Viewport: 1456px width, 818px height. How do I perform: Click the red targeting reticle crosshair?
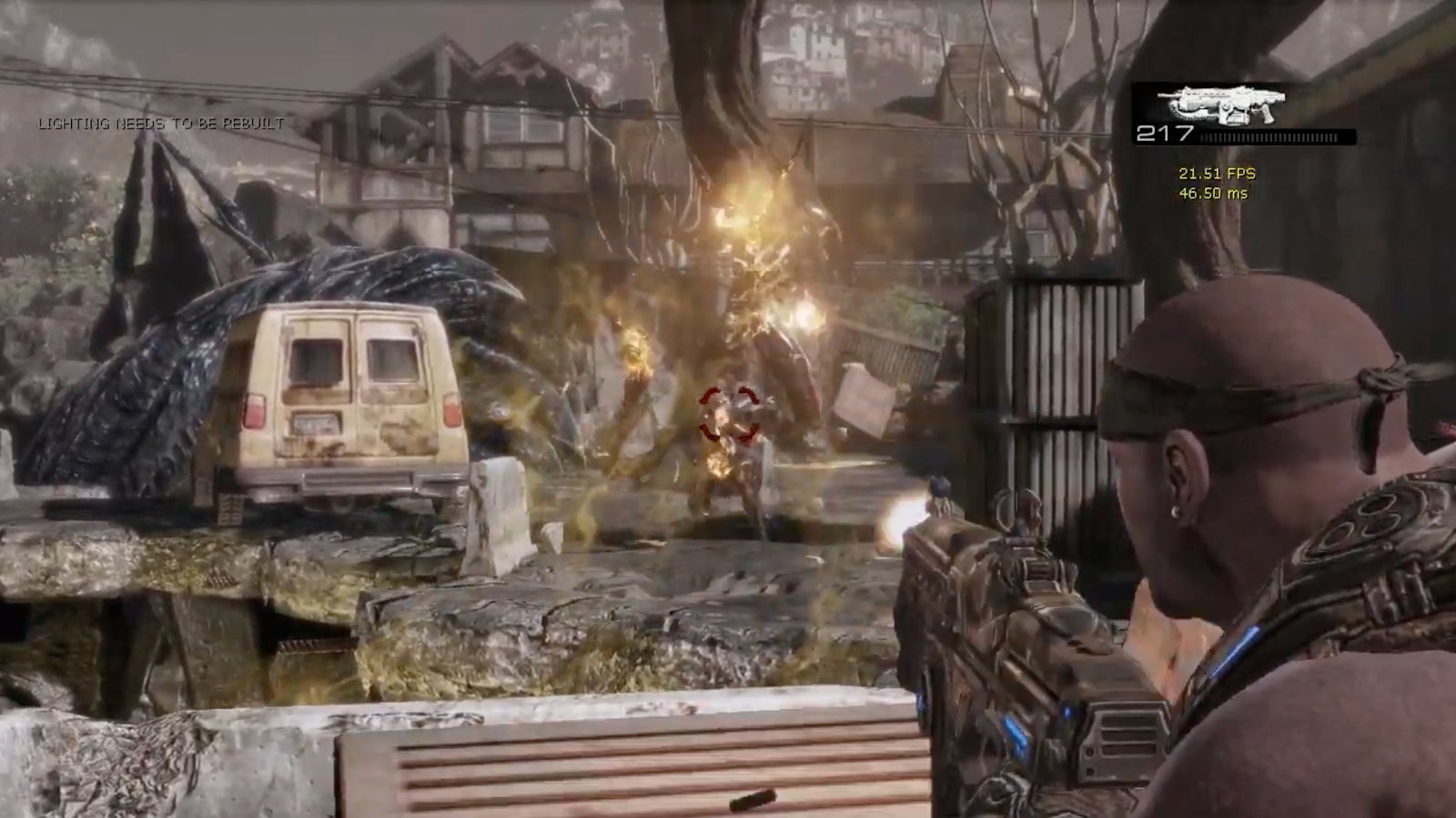coord(728,414)
